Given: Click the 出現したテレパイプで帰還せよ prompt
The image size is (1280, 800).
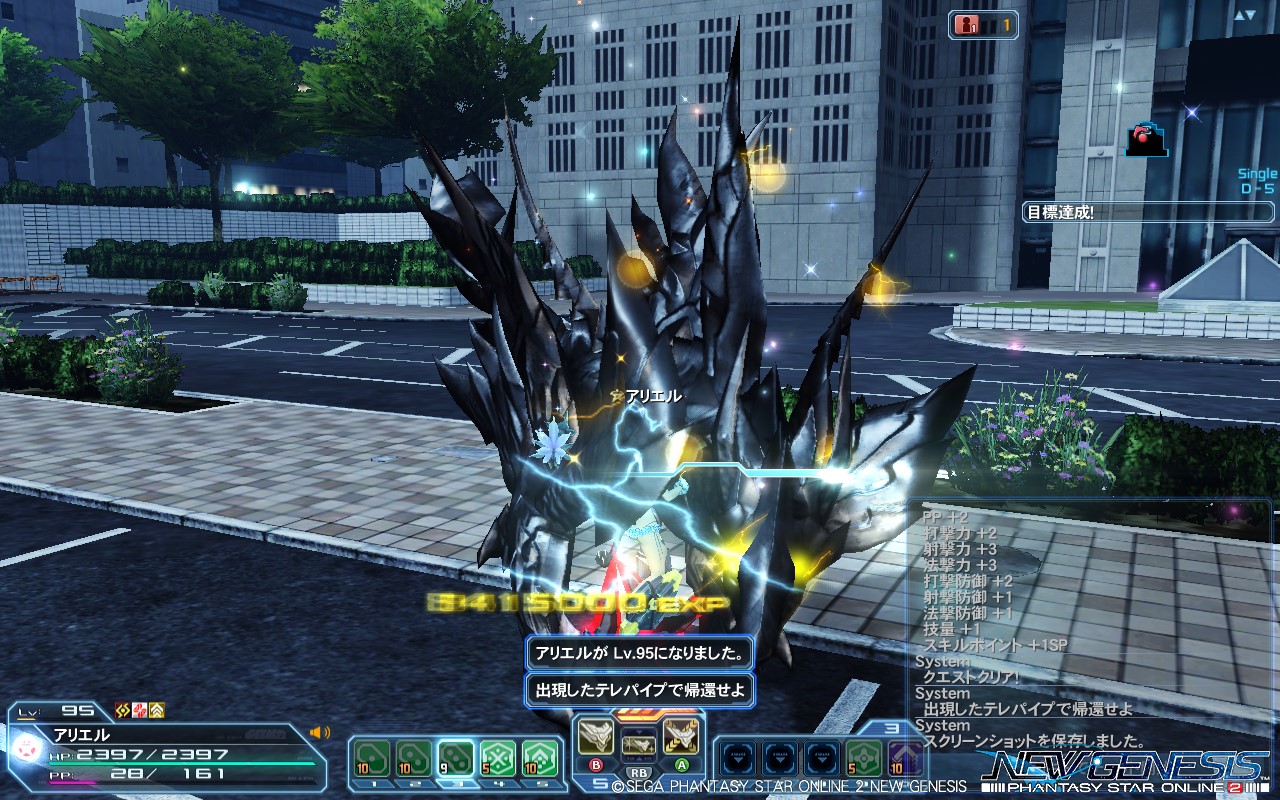Looking at the screenshot, I should pyautogui.click(x=638, y=689).
